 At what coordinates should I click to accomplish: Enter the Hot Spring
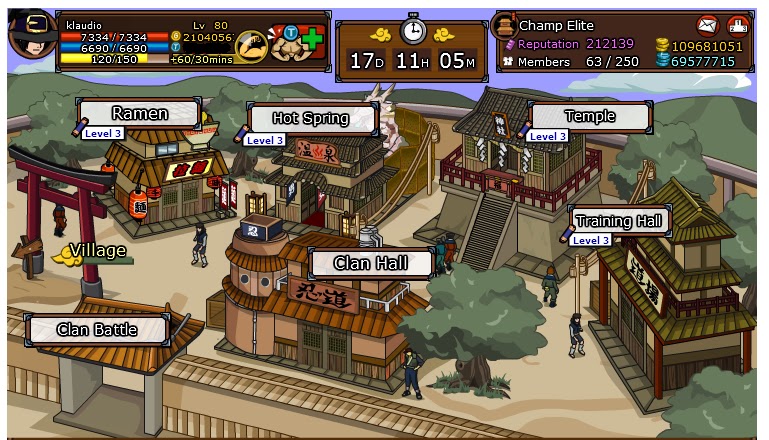tap(311, 118)
